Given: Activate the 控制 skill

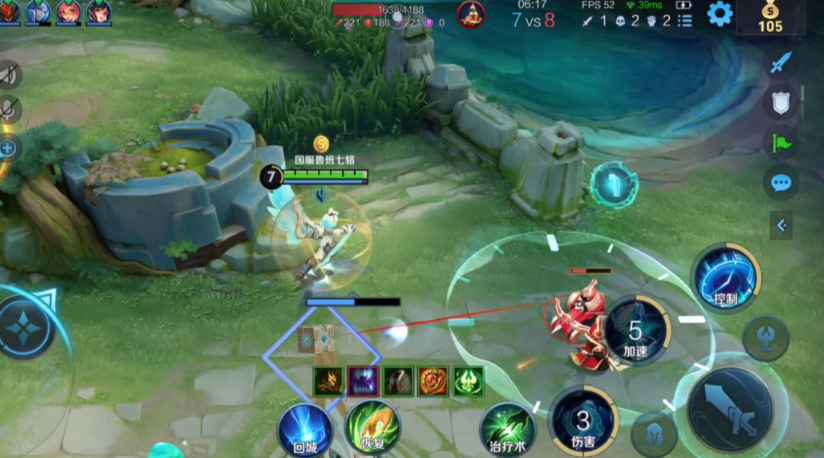Looking at the screenshot, I should click(725, 277).
